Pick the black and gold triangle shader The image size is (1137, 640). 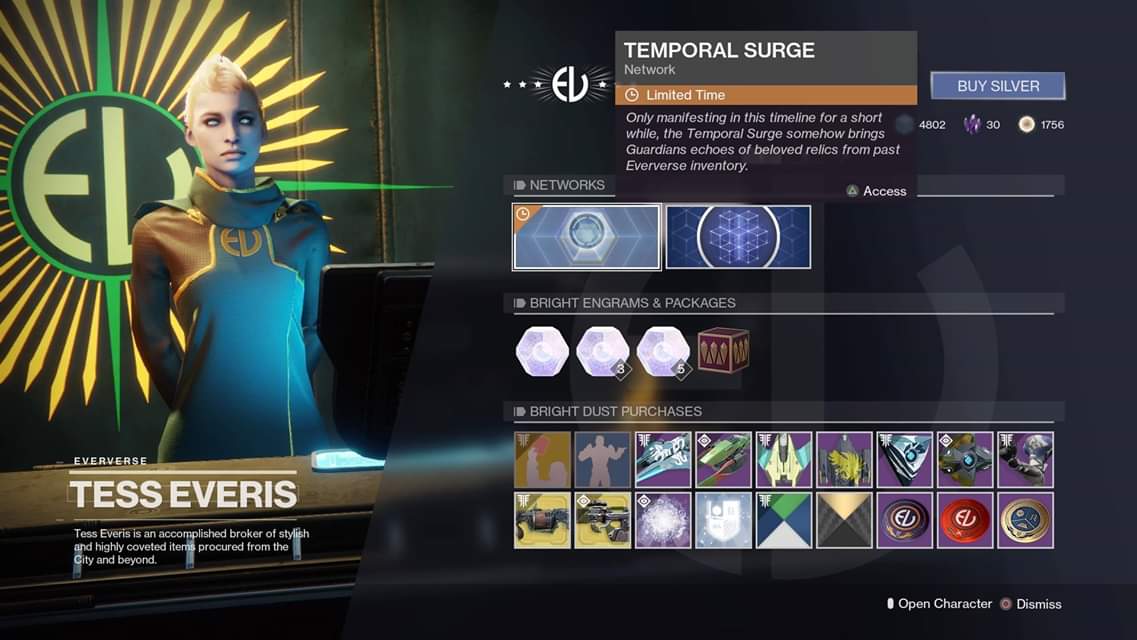[x=844, y=520]
